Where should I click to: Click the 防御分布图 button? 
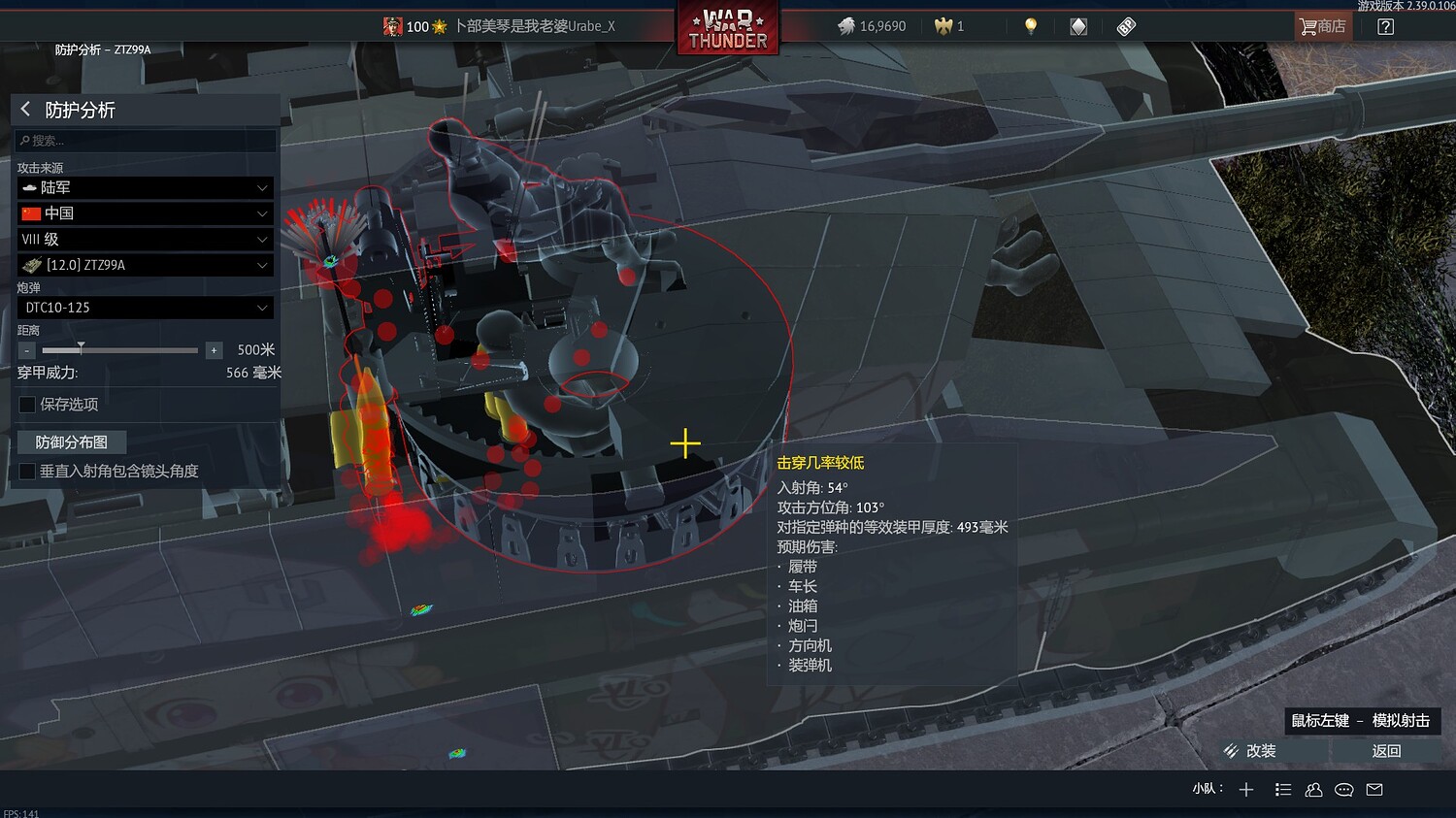tap(71, 442)
